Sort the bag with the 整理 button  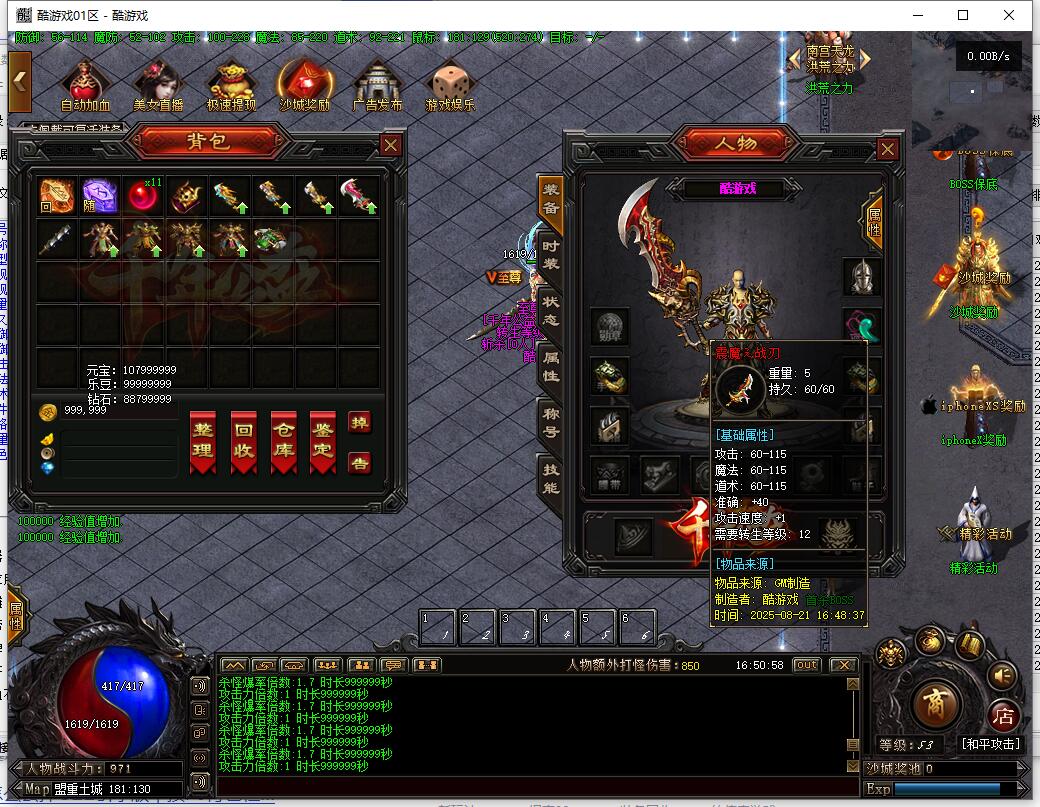[203, 441]
